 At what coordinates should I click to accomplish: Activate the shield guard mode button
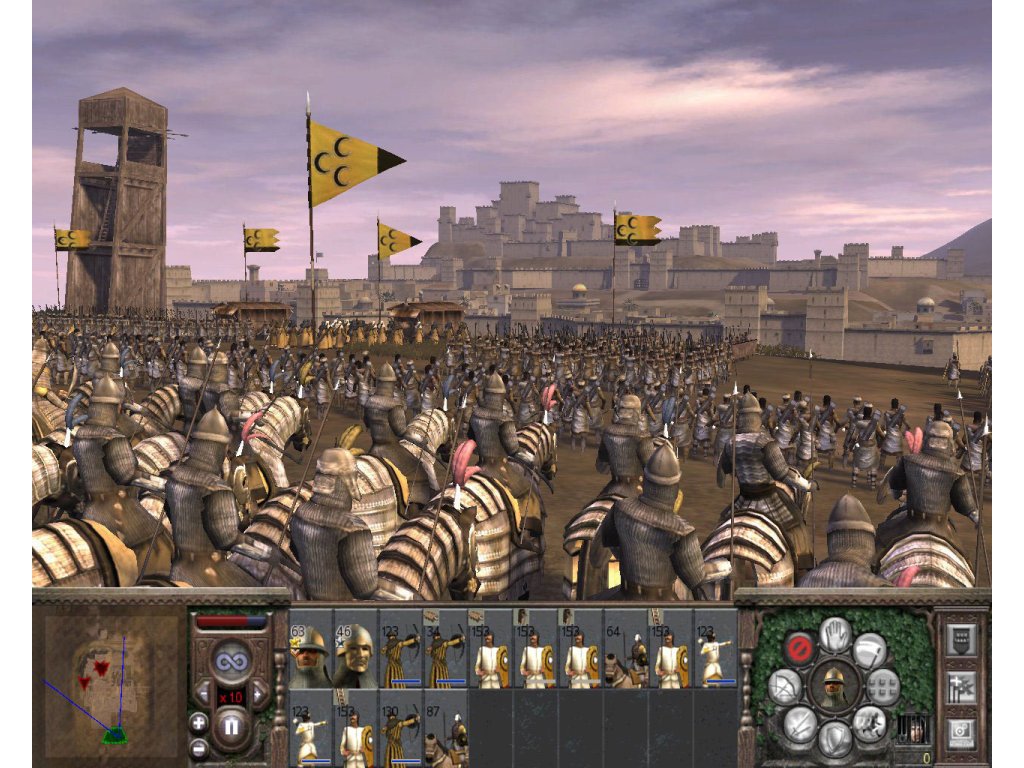coord(835,740)
